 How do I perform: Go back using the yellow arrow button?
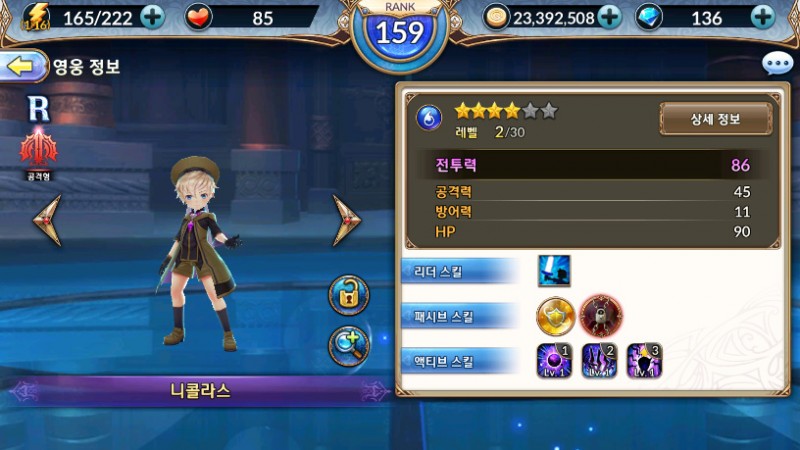pyautogui.click(x=22, y=67)
